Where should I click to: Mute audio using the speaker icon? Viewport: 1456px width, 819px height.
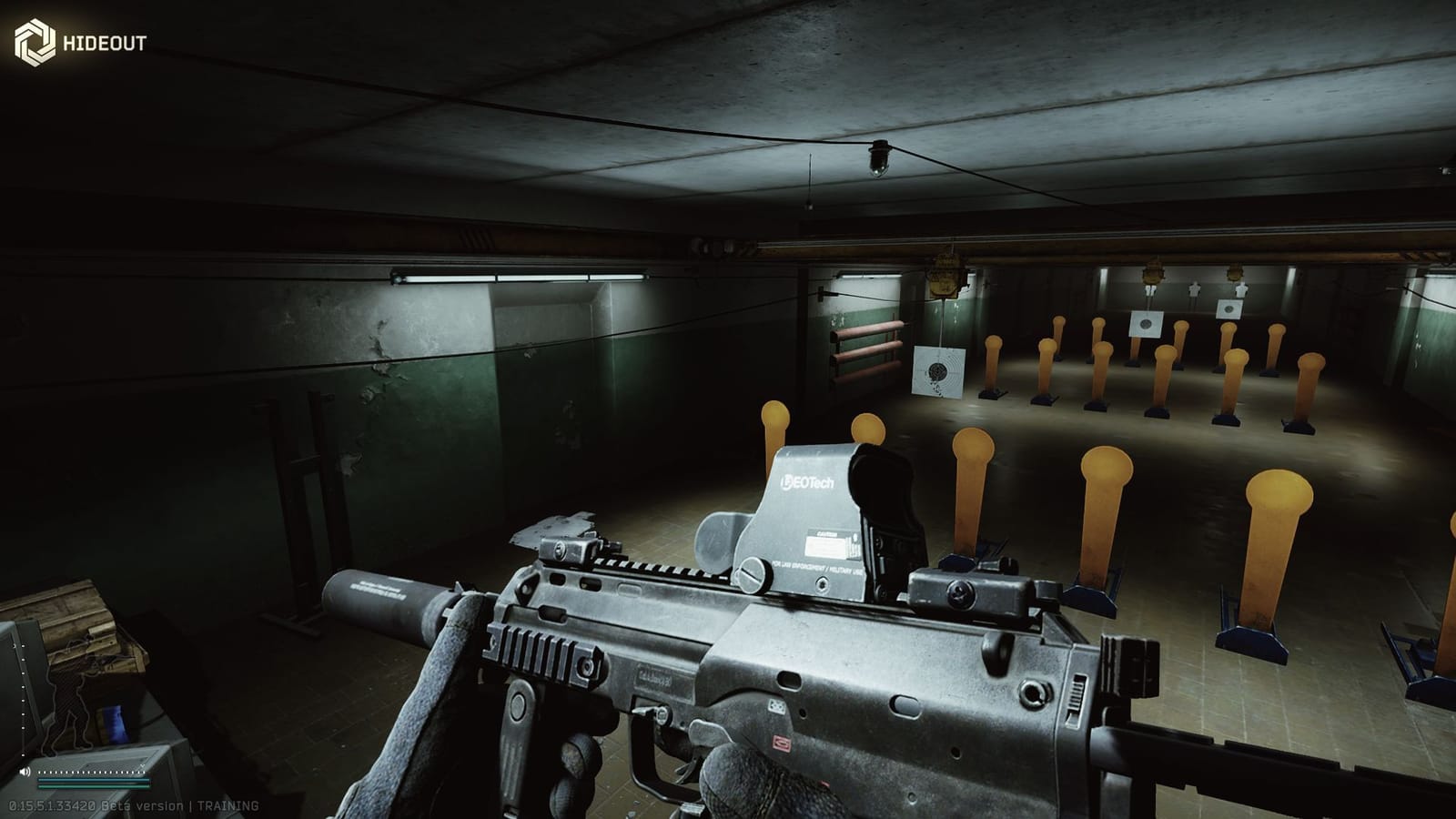(25, 772)
